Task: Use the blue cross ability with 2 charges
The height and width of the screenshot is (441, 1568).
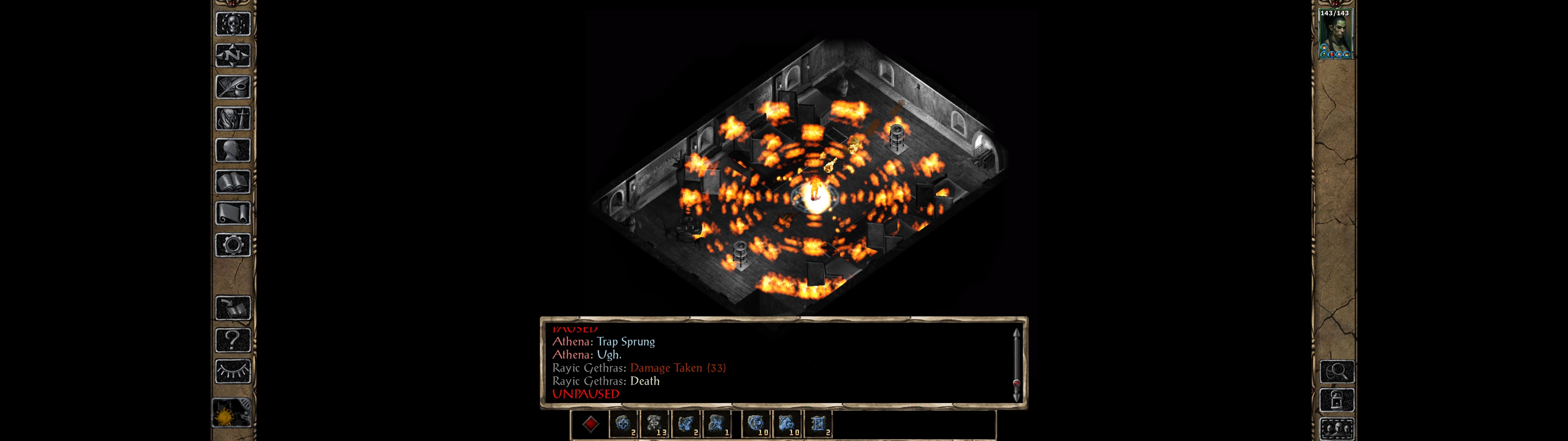Action: tap(623, 424)
